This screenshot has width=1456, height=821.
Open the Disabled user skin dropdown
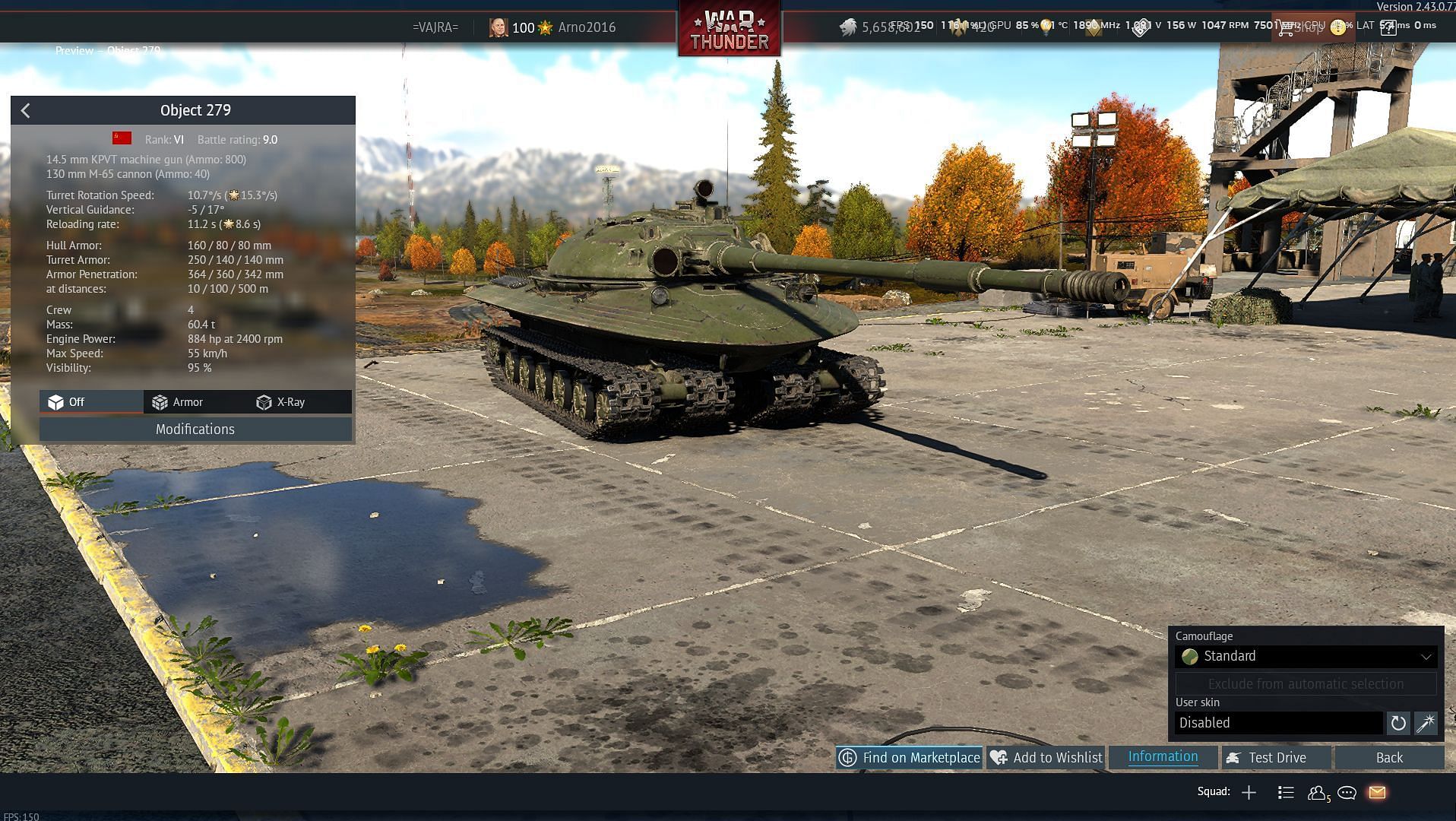[1278, 723]
